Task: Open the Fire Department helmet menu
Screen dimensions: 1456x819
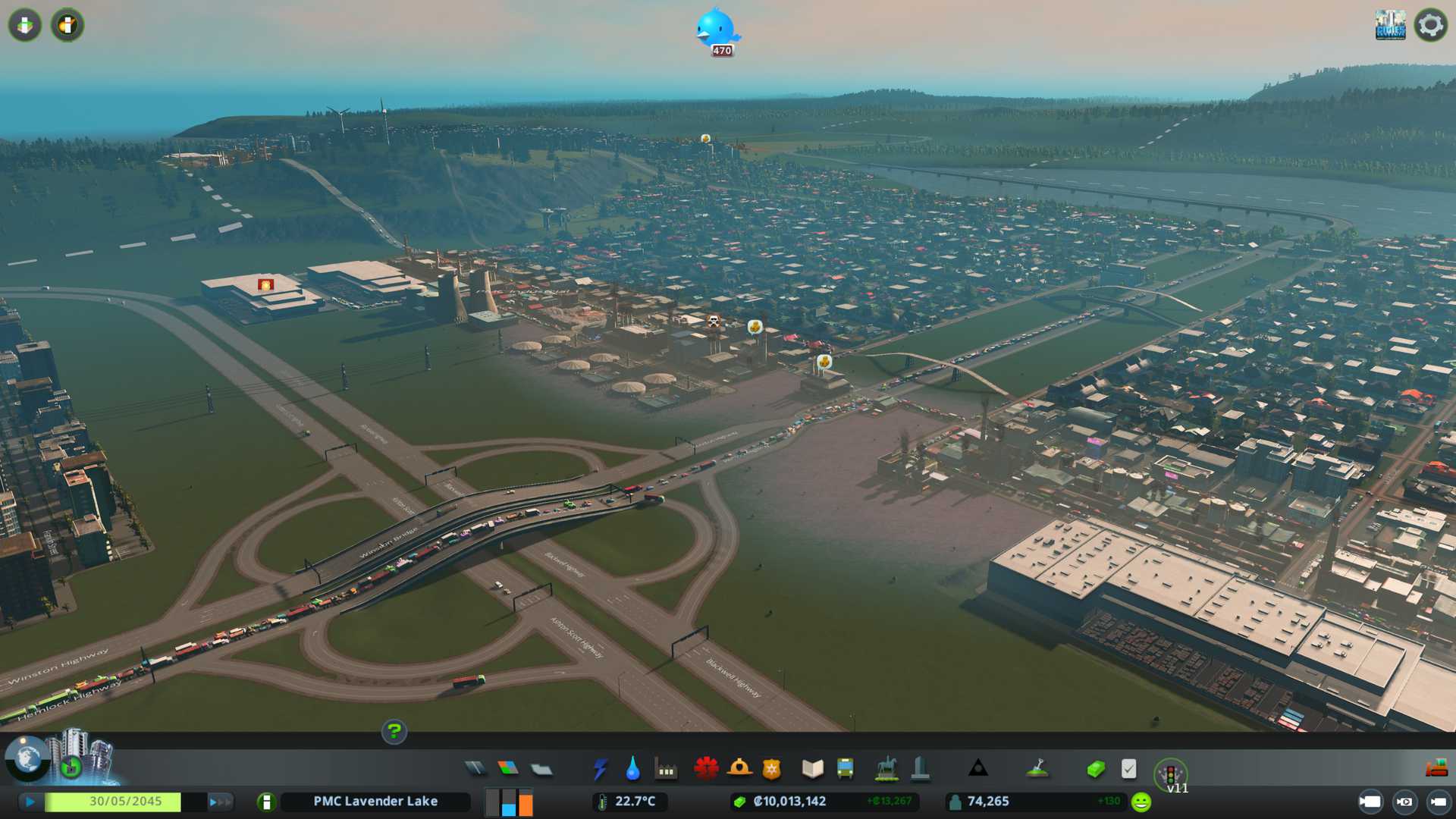Action: (x=739, y=769)
